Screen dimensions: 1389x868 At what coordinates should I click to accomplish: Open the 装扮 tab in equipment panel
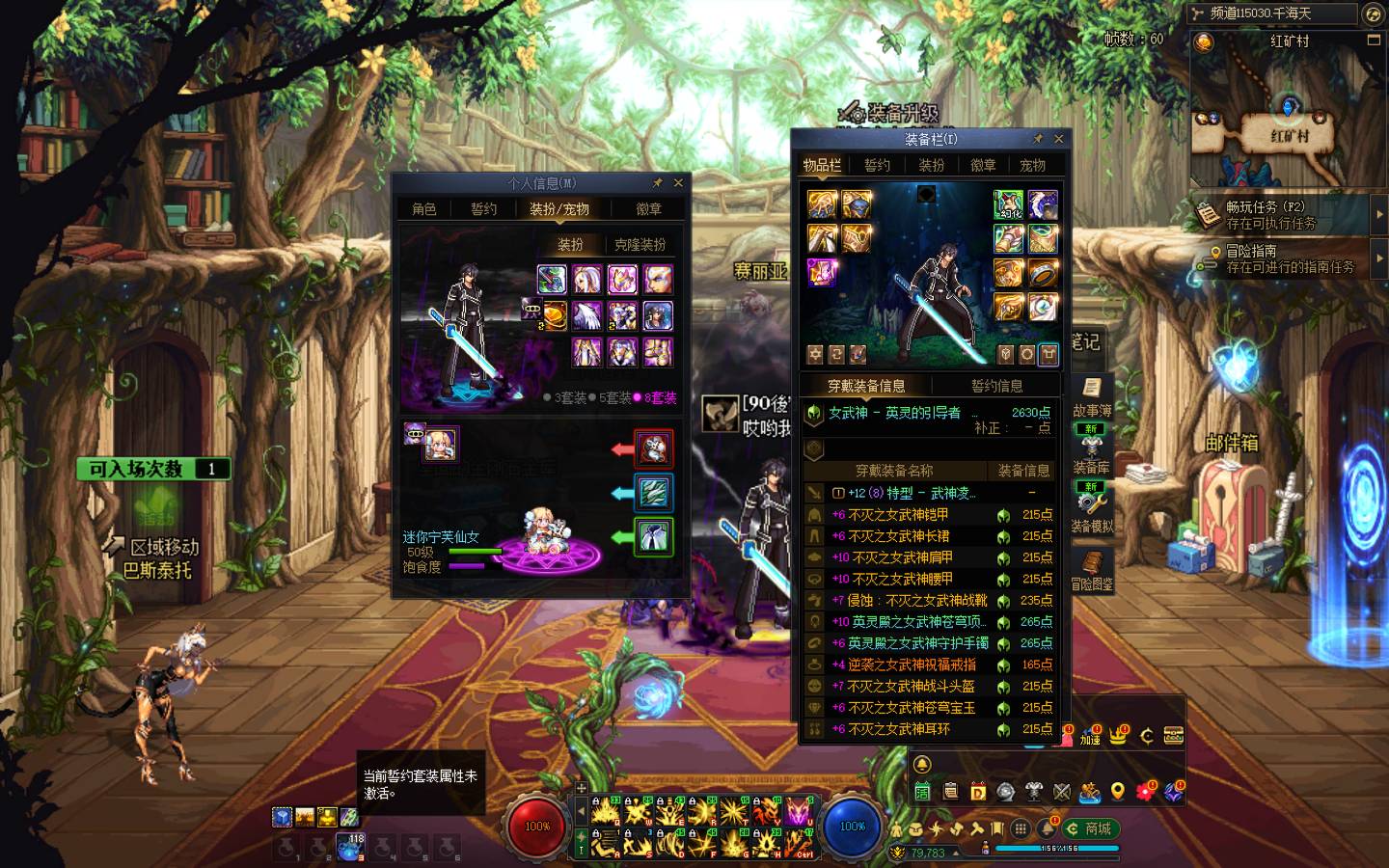(931, 165)
